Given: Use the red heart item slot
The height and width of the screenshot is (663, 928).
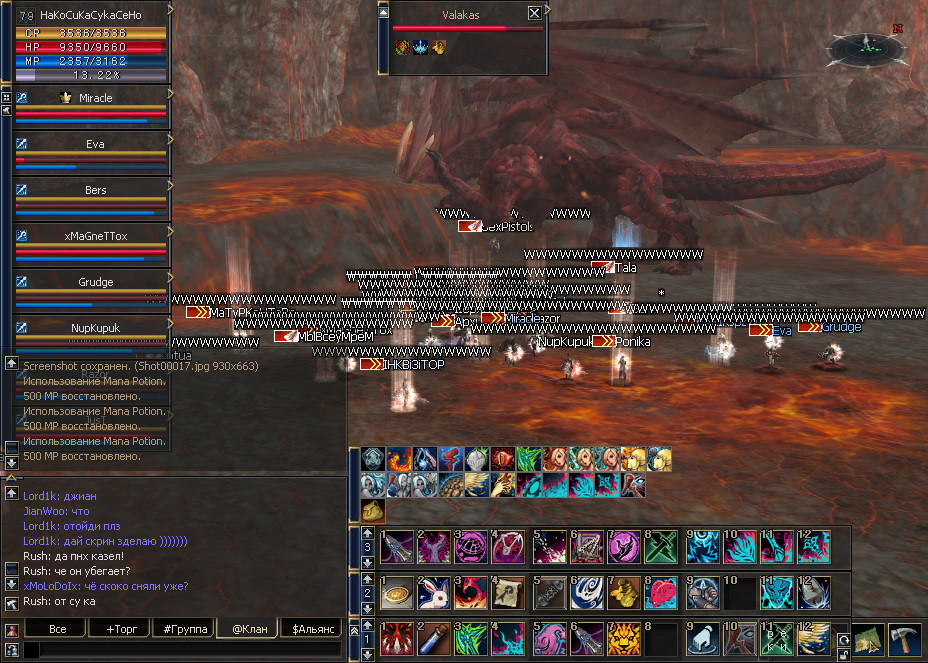Looking at the screenshot, I should tap(662, 591).
